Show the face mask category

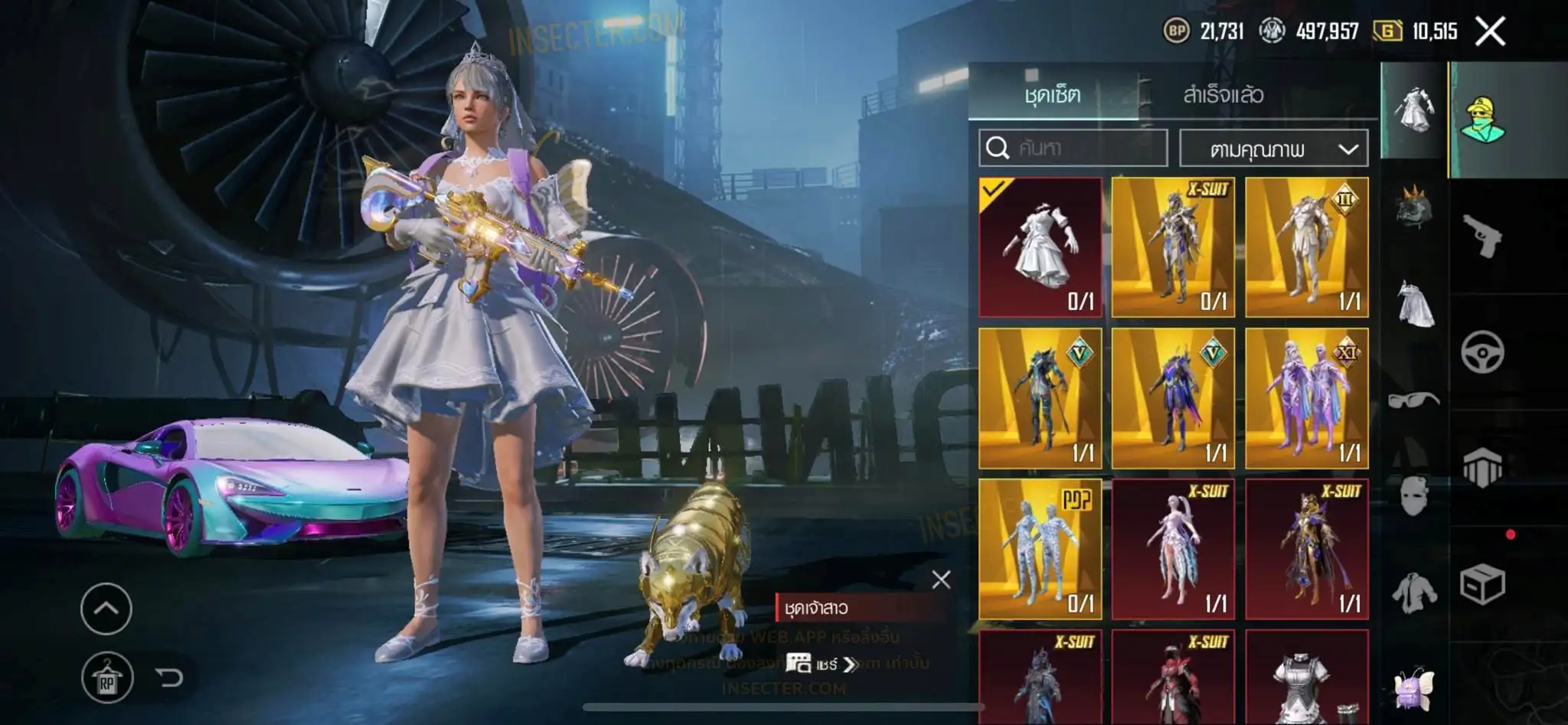point(1413,495)
